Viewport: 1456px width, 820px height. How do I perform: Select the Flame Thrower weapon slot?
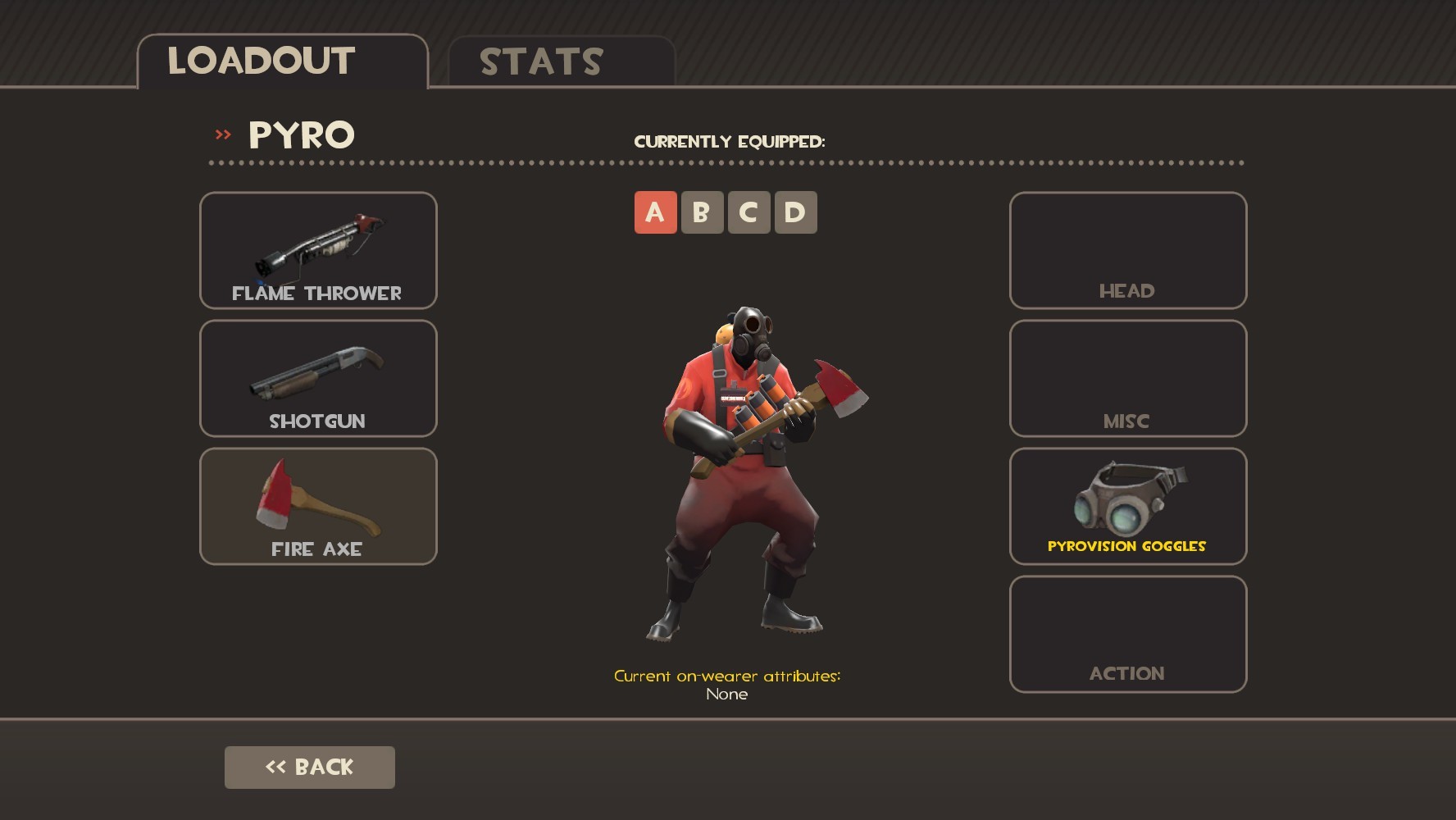click(318, 250)
